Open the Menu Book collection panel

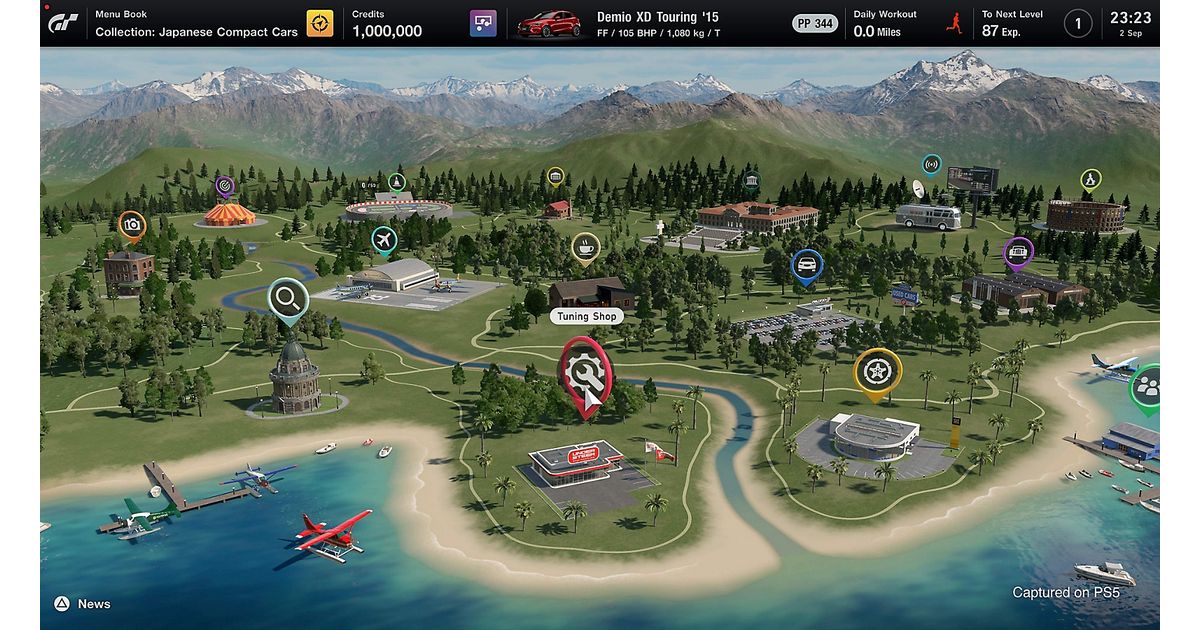coord(196,24)
